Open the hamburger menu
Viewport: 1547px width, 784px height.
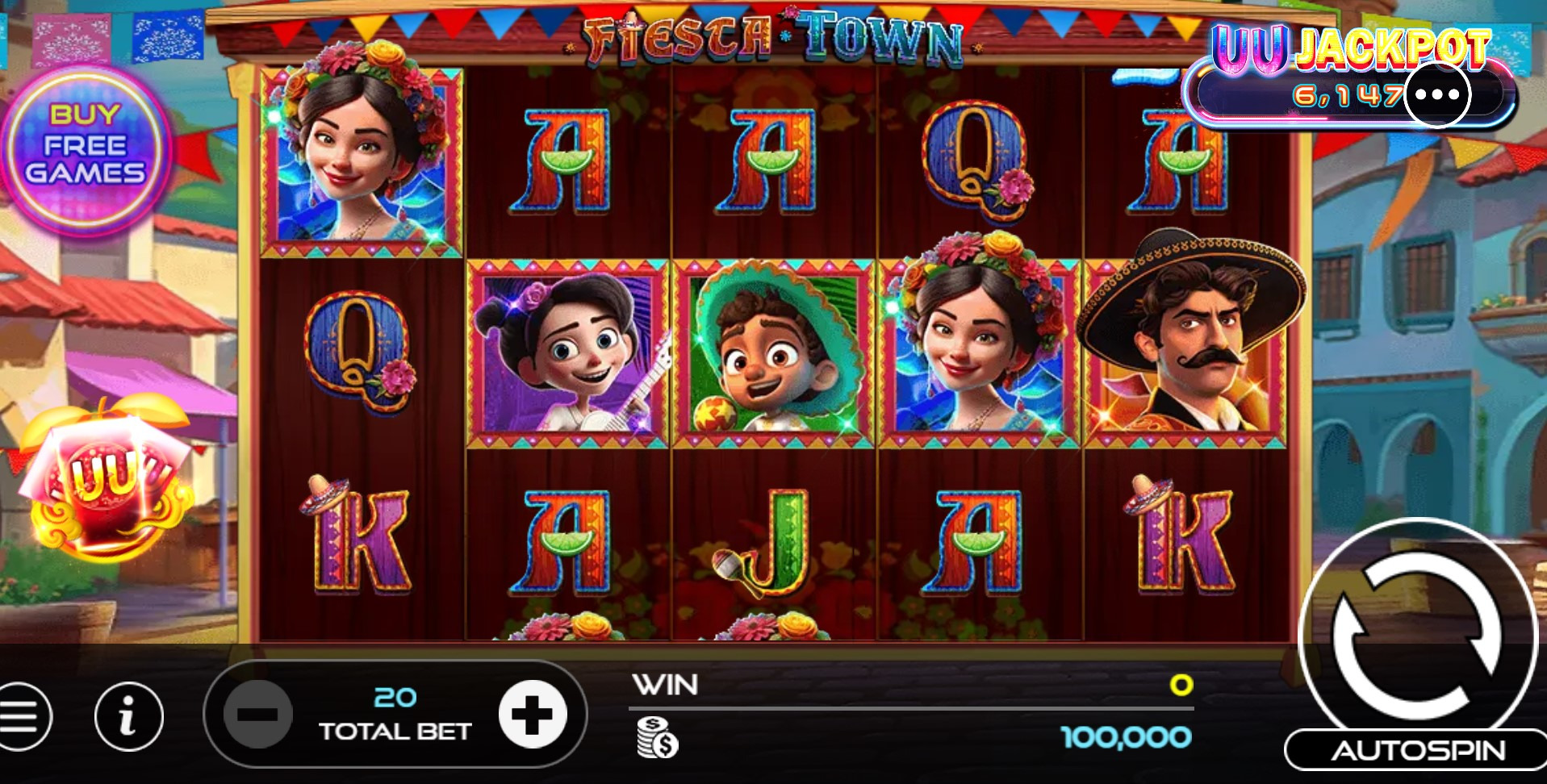point(22,716)
